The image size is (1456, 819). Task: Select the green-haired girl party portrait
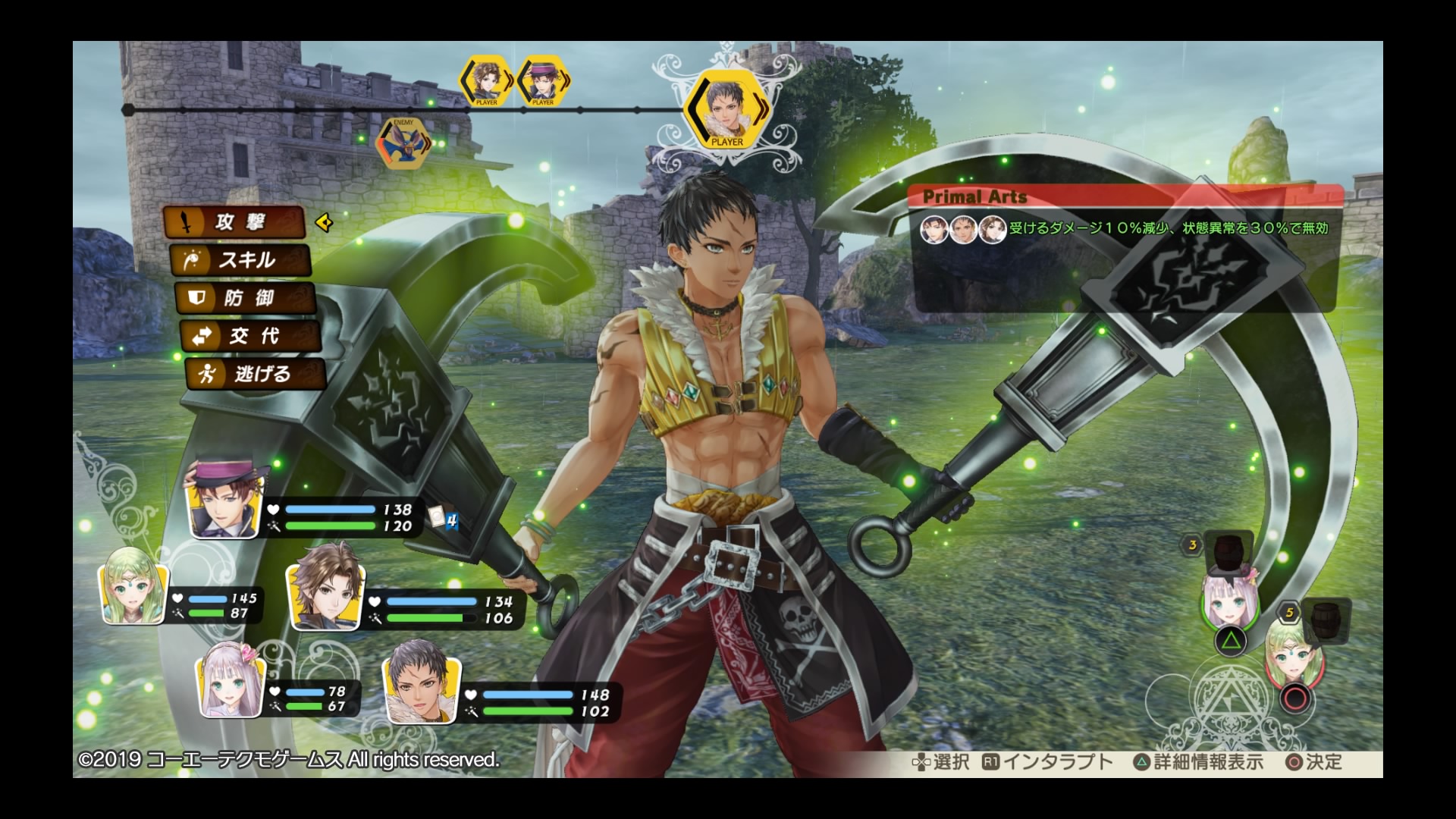pyautogui.click(x=133, y=585)
